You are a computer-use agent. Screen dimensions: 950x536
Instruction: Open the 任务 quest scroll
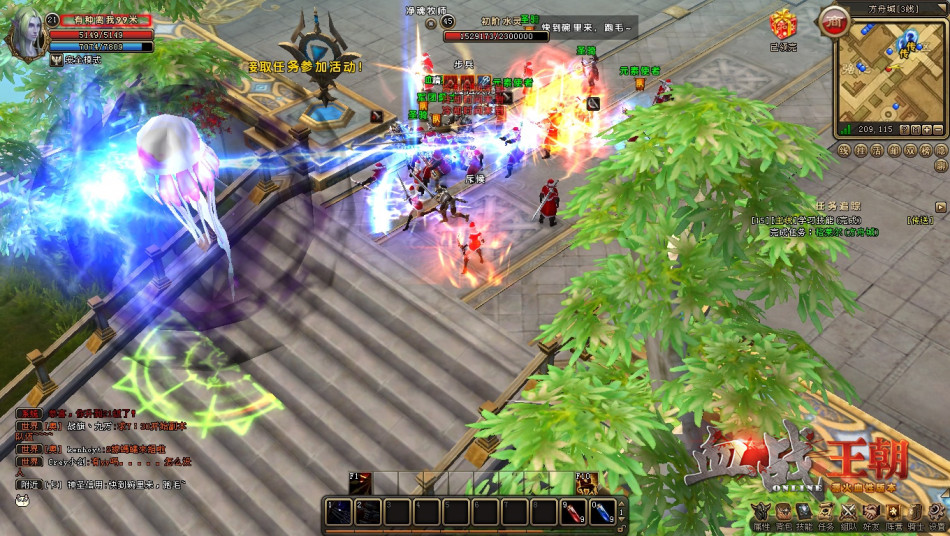click(826, 513)
